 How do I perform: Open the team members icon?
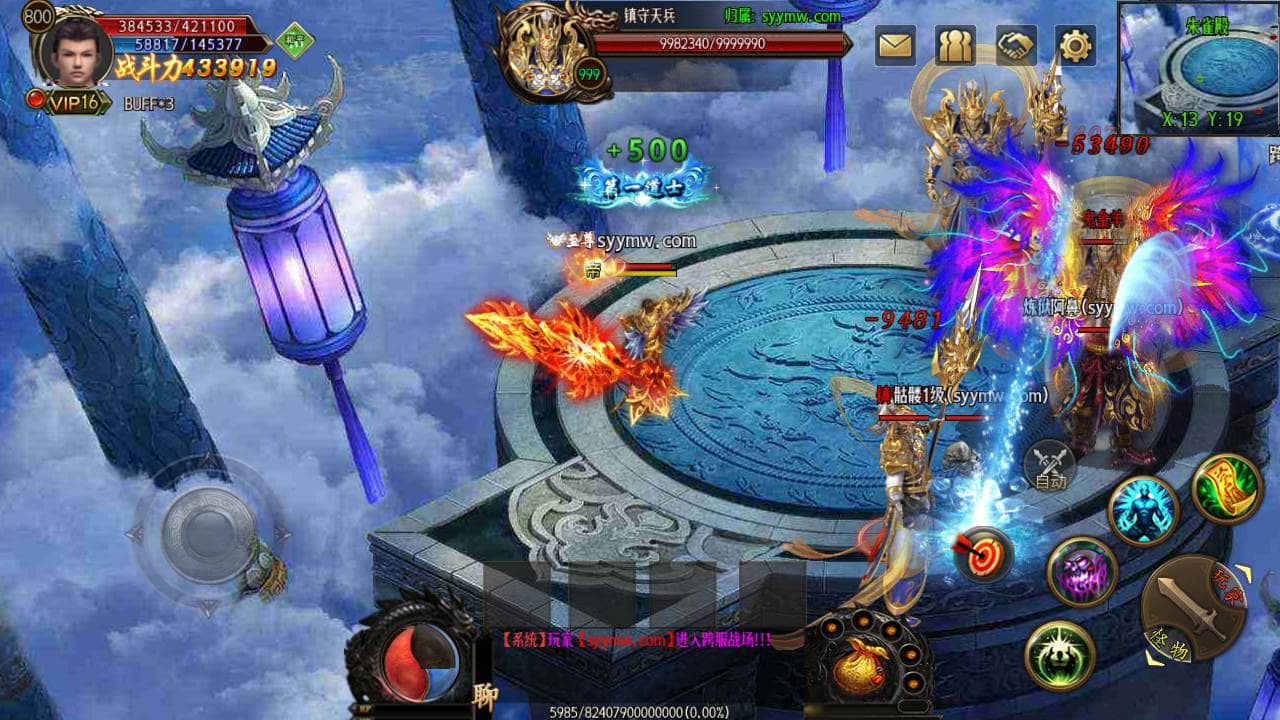(955, 45)
